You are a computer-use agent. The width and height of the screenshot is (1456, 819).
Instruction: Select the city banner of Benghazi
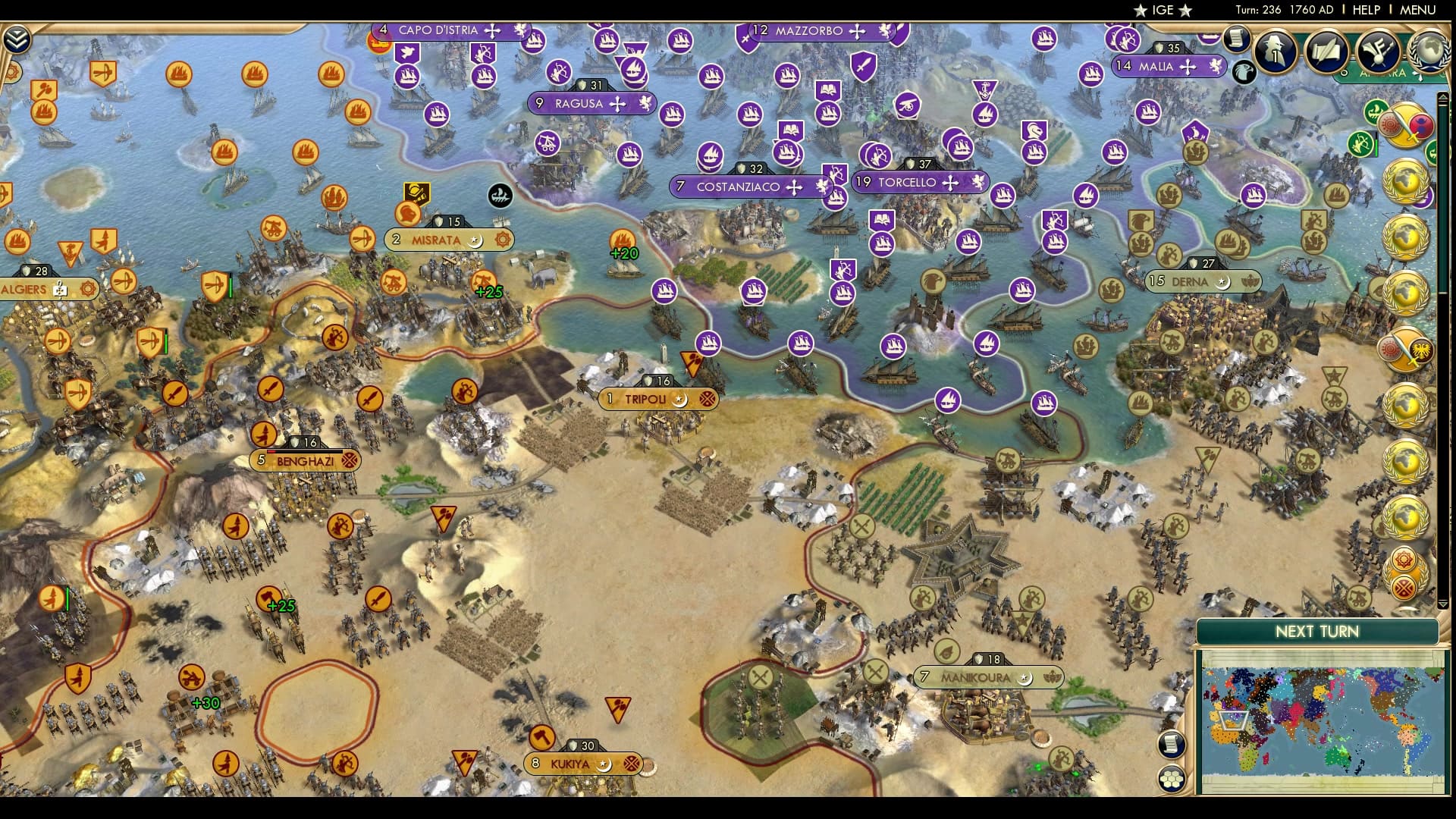click(303, 460)
